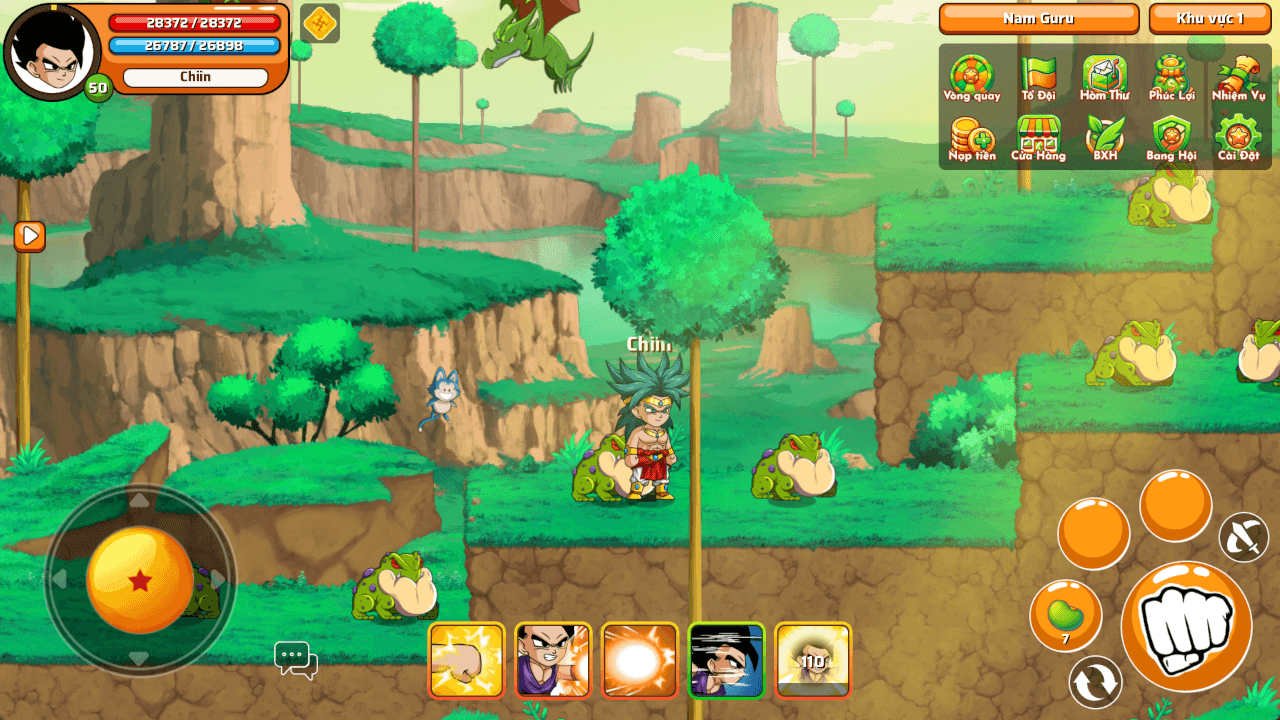The image size is (1280, 720).
Task: Open the Phúc Lợi rewards bag
Action: point(1171,78)
